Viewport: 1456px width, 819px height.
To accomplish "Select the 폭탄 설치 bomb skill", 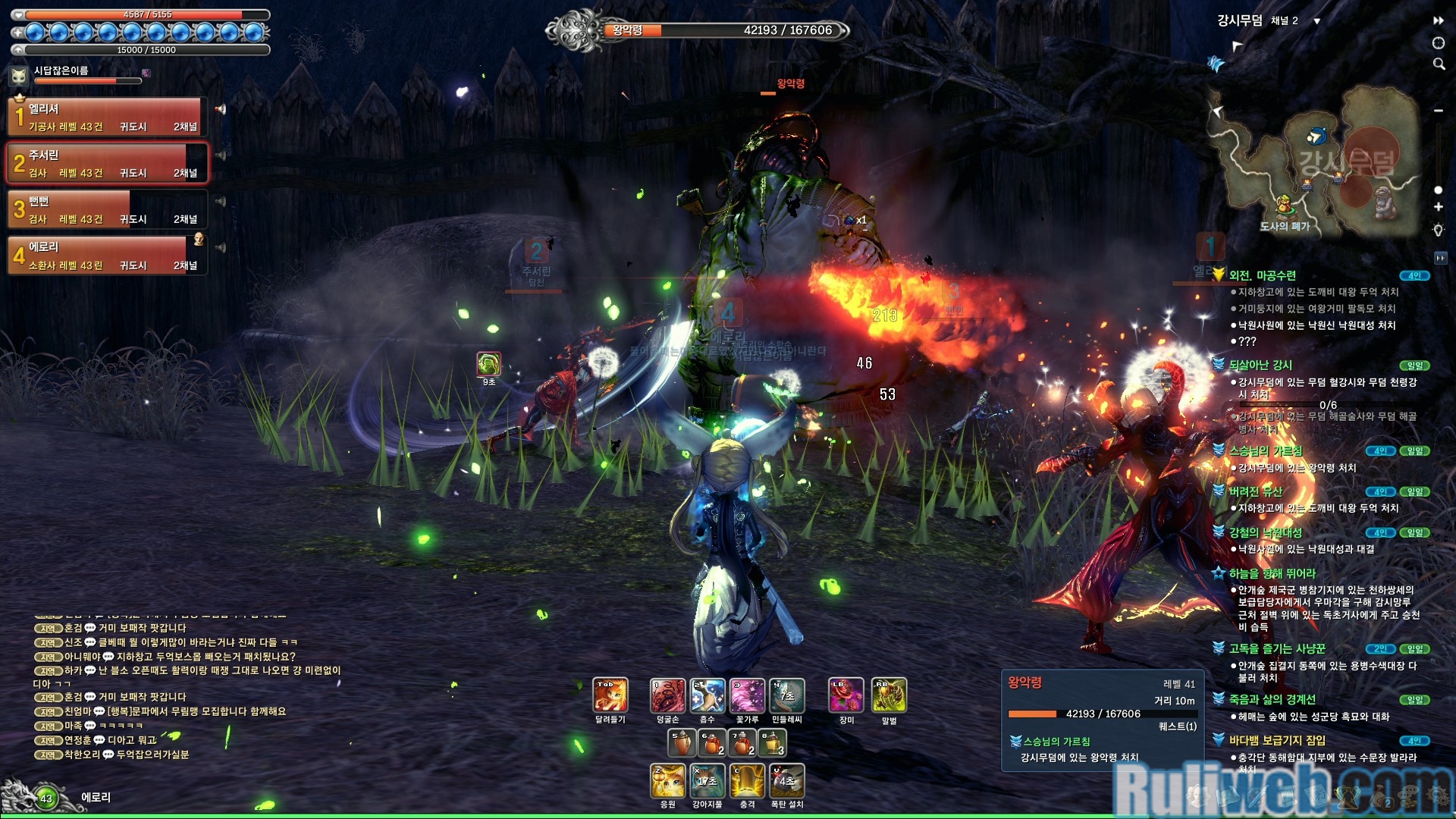I will pyautogui.click(x=787, y=781).
